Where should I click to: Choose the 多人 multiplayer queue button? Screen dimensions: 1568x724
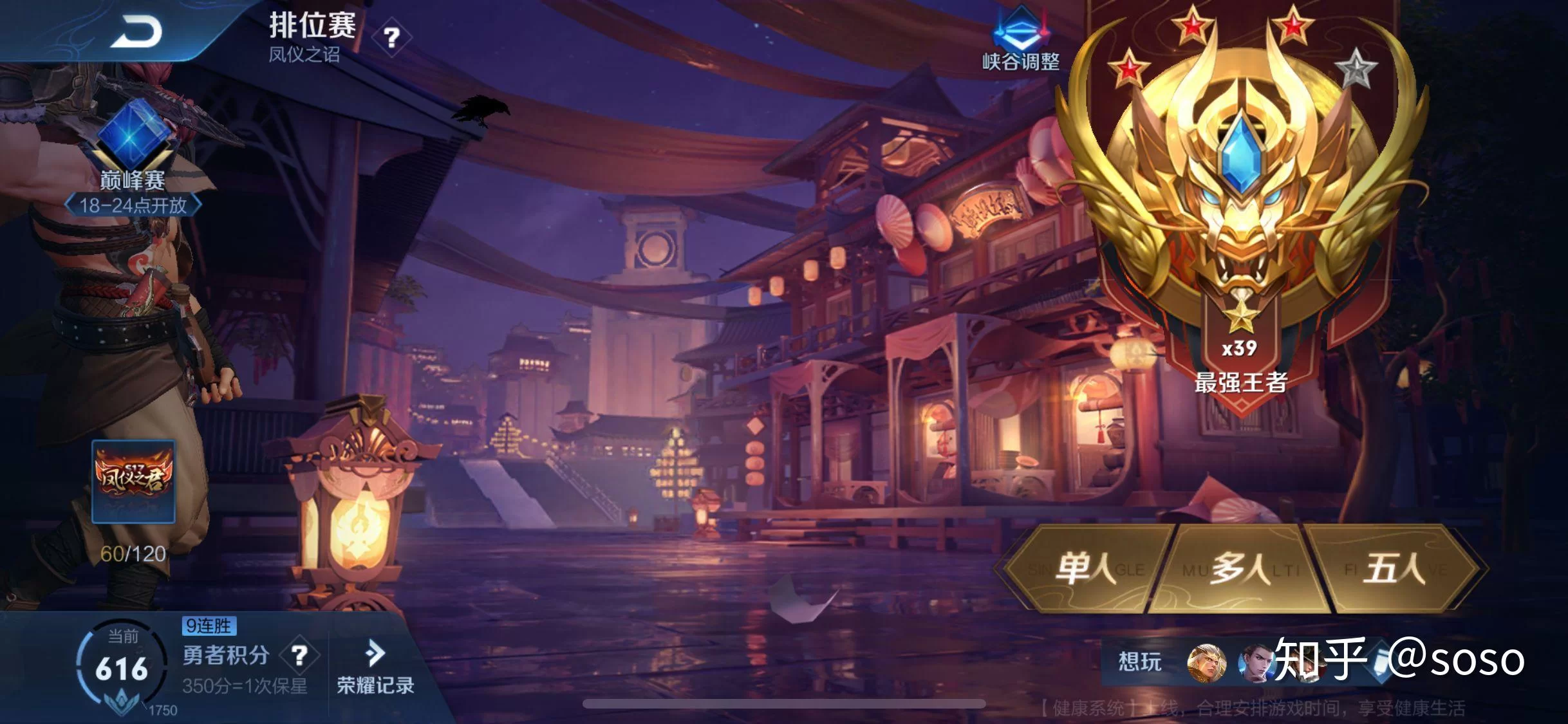pyautogui.click(x=1240, y=569)
